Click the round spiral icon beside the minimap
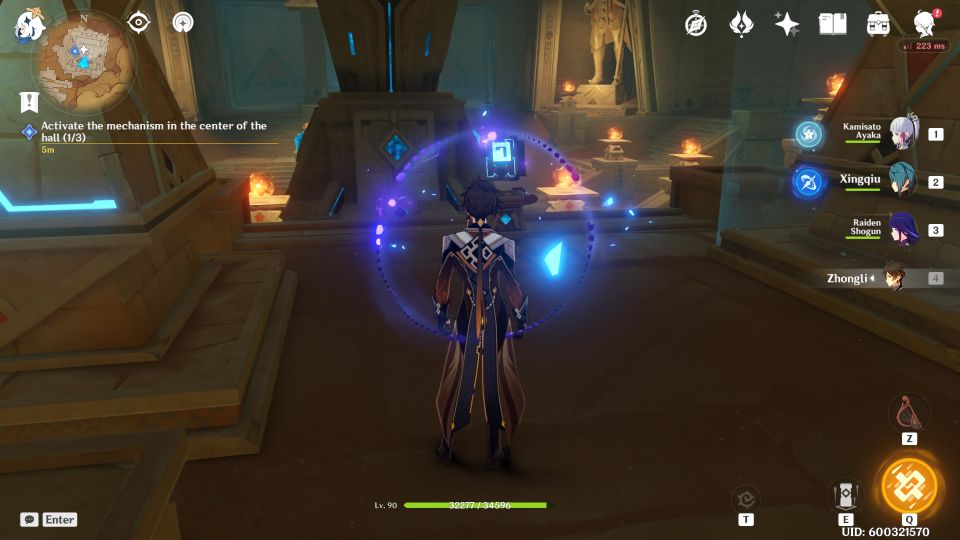 [x=183, y=22]
